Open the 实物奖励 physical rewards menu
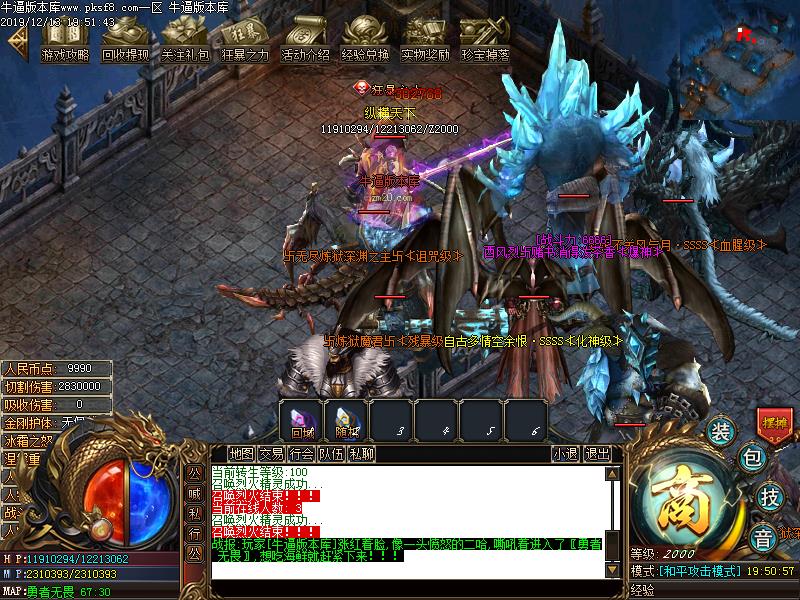 click(425, 41)
